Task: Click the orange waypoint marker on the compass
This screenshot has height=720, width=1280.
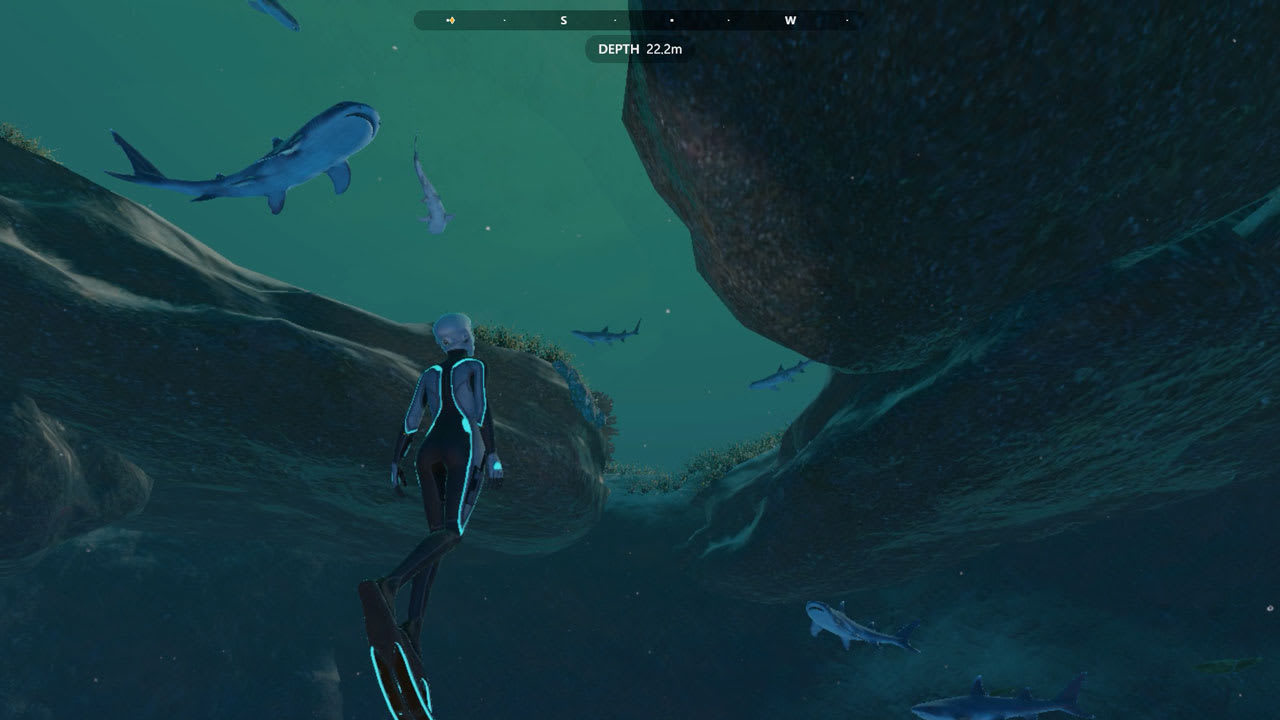Action: pos(454,19)
